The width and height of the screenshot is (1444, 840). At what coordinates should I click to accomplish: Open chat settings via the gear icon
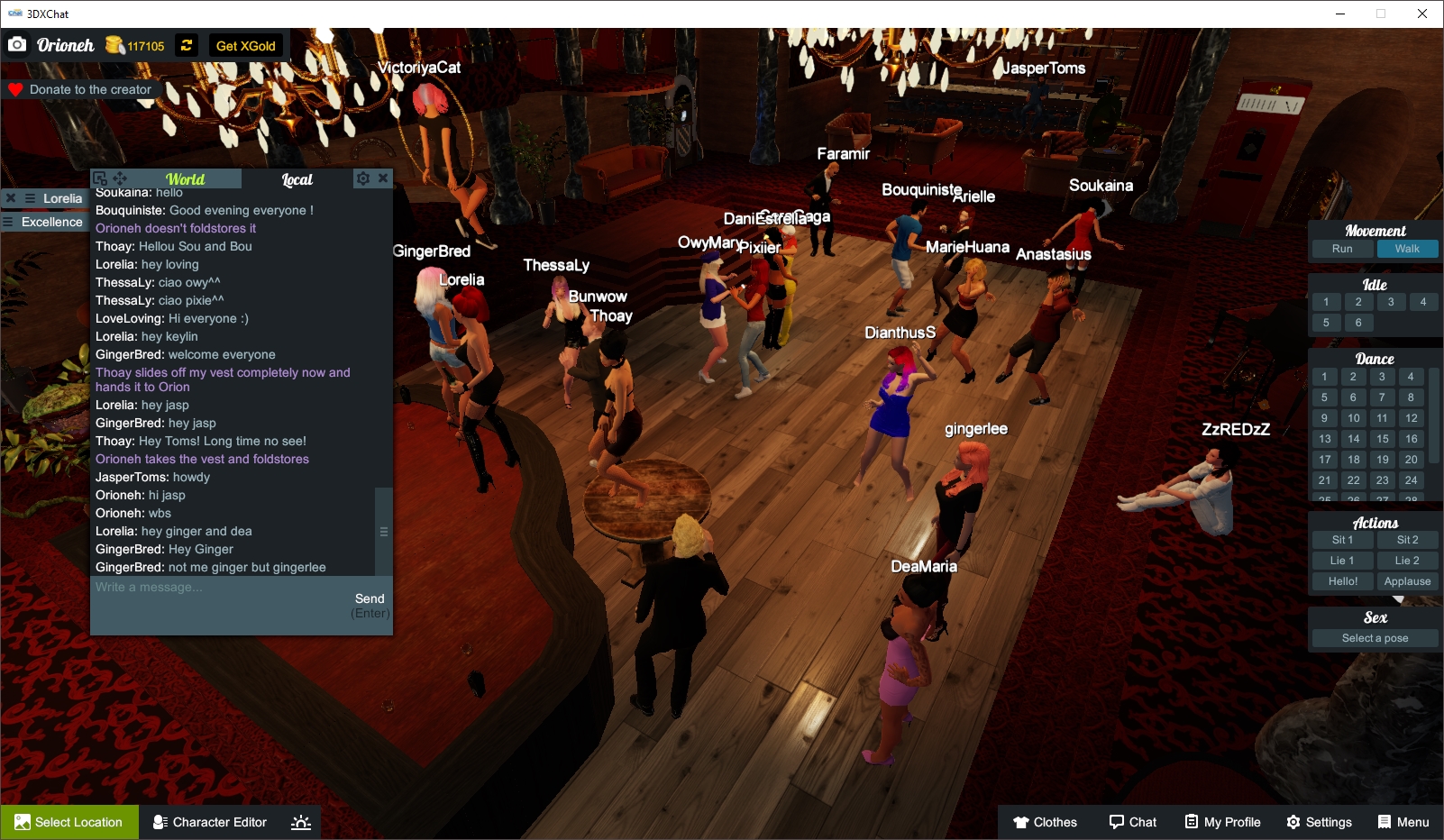pyautogui.click(x=362, y=178)
